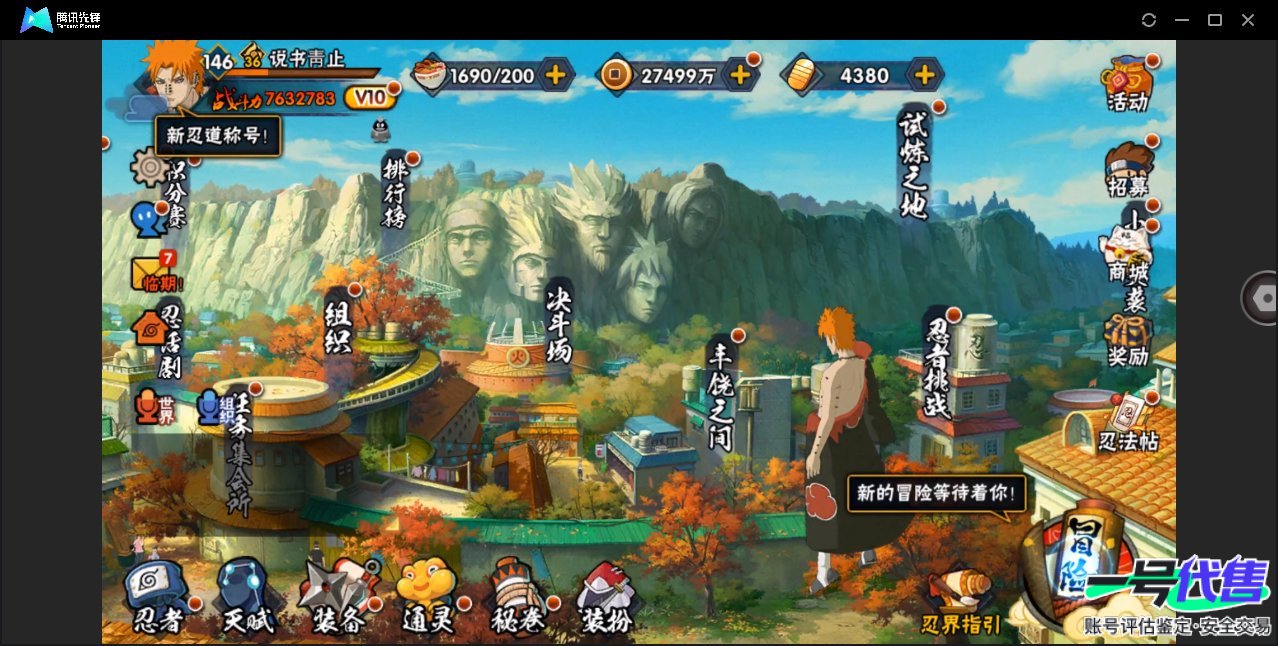This screenshot has width=1278, height=646.
Task: Maximize the Tencent emulator window
Action: 1215,20
